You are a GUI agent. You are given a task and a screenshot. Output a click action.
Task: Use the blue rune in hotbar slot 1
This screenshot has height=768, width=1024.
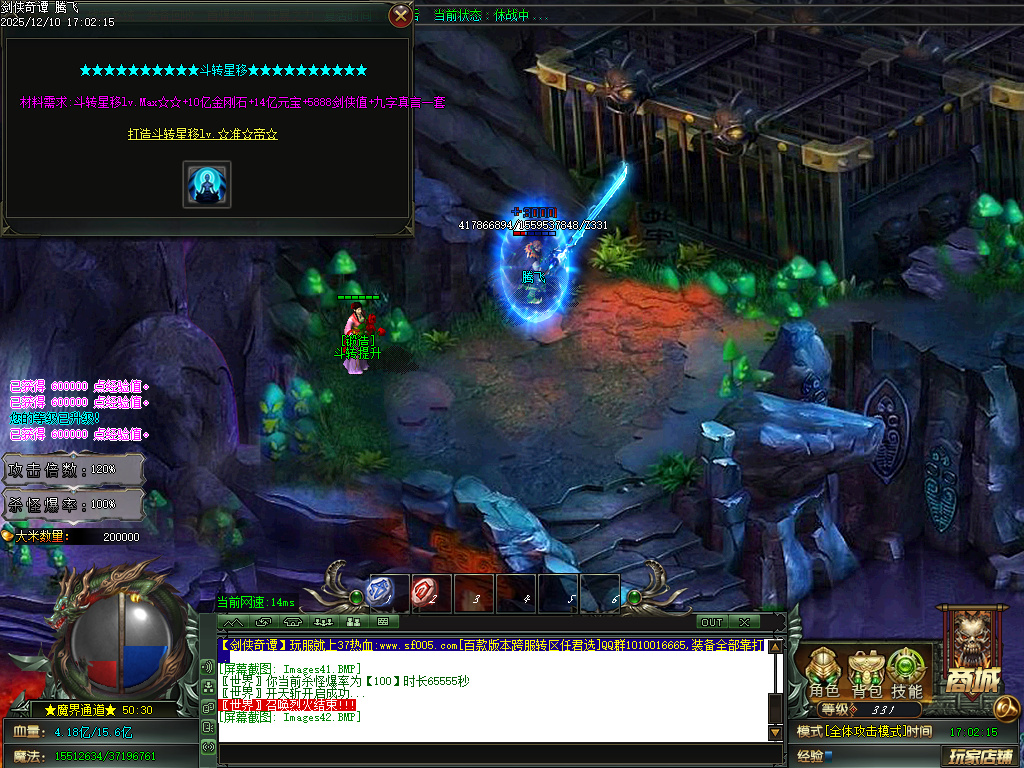point(388,593)
